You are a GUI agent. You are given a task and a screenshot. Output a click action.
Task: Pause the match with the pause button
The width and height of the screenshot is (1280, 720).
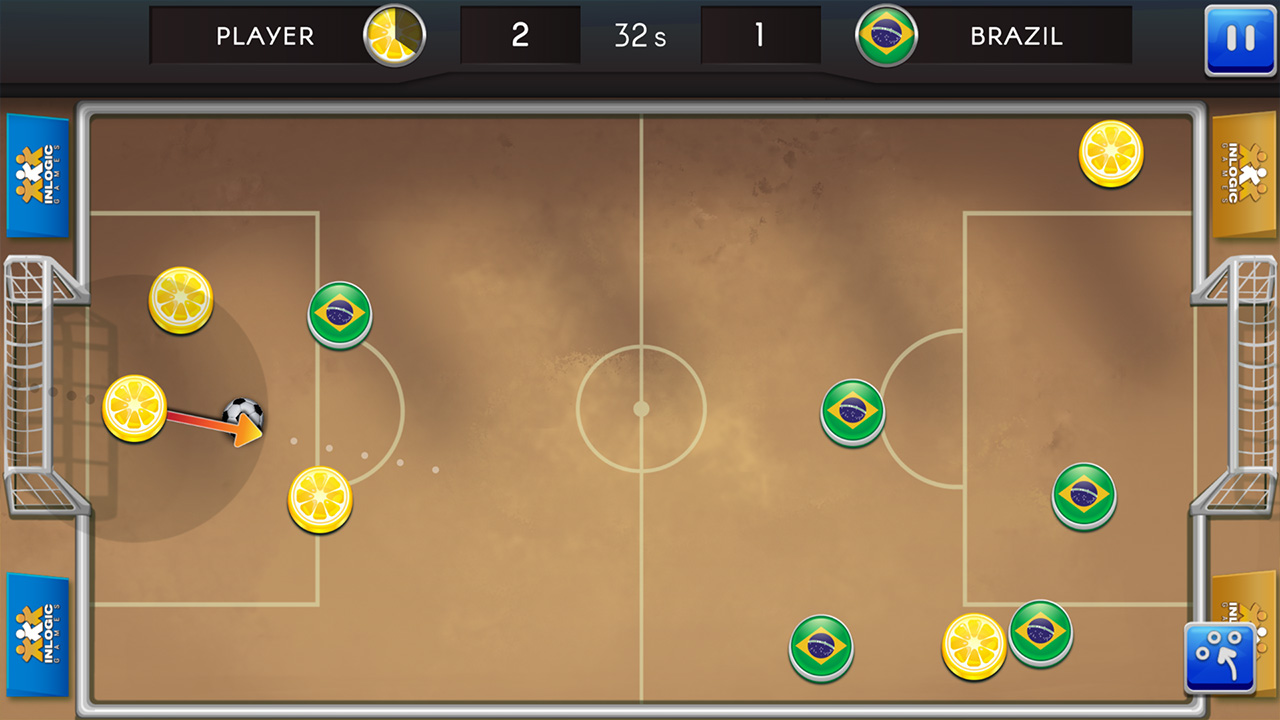1240,38
